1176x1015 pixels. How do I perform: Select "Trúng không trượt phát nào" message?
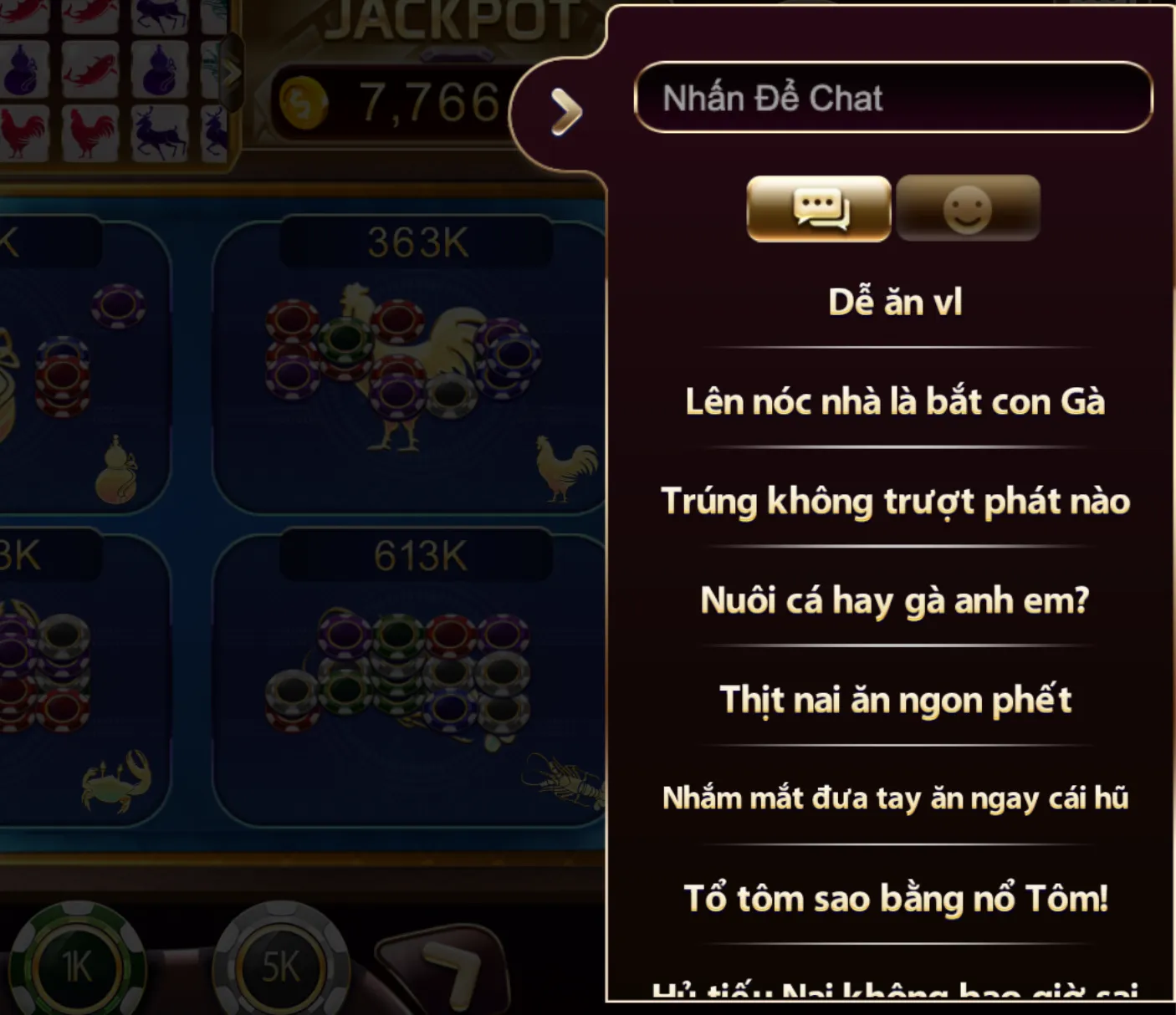coord(894,500)
